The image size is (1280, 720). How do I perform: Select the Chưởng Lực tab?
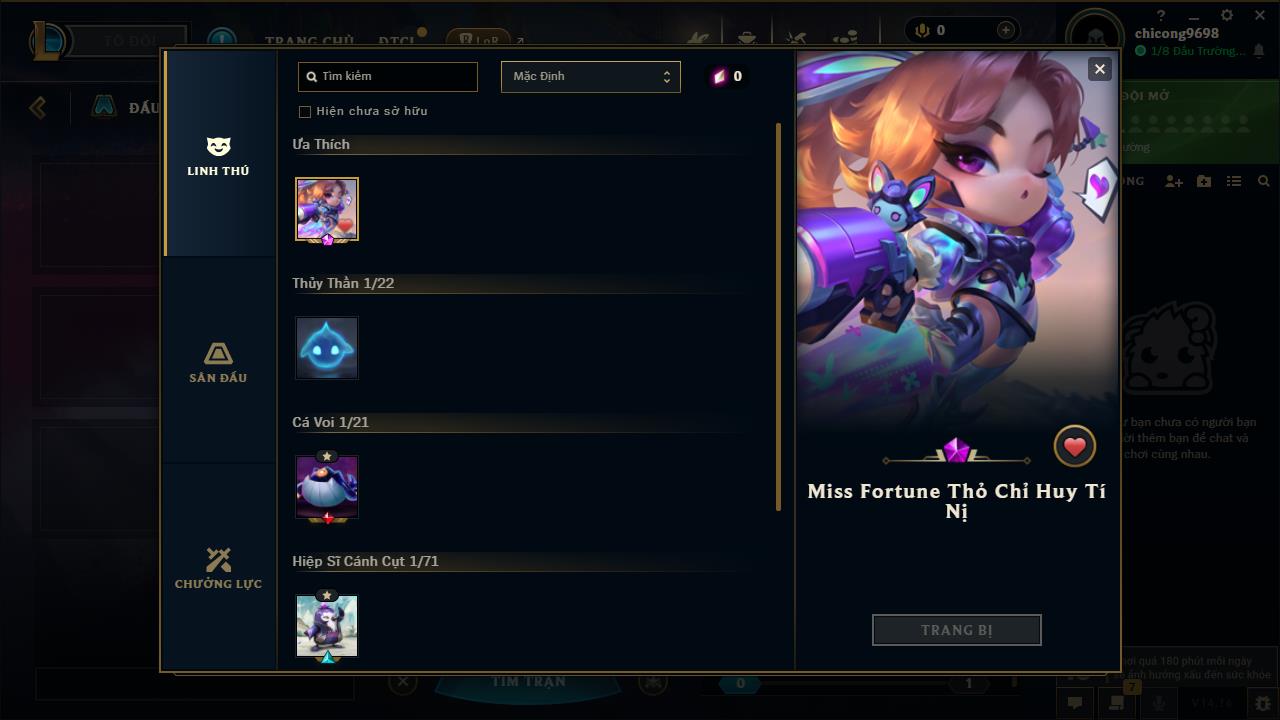point(218,569)
